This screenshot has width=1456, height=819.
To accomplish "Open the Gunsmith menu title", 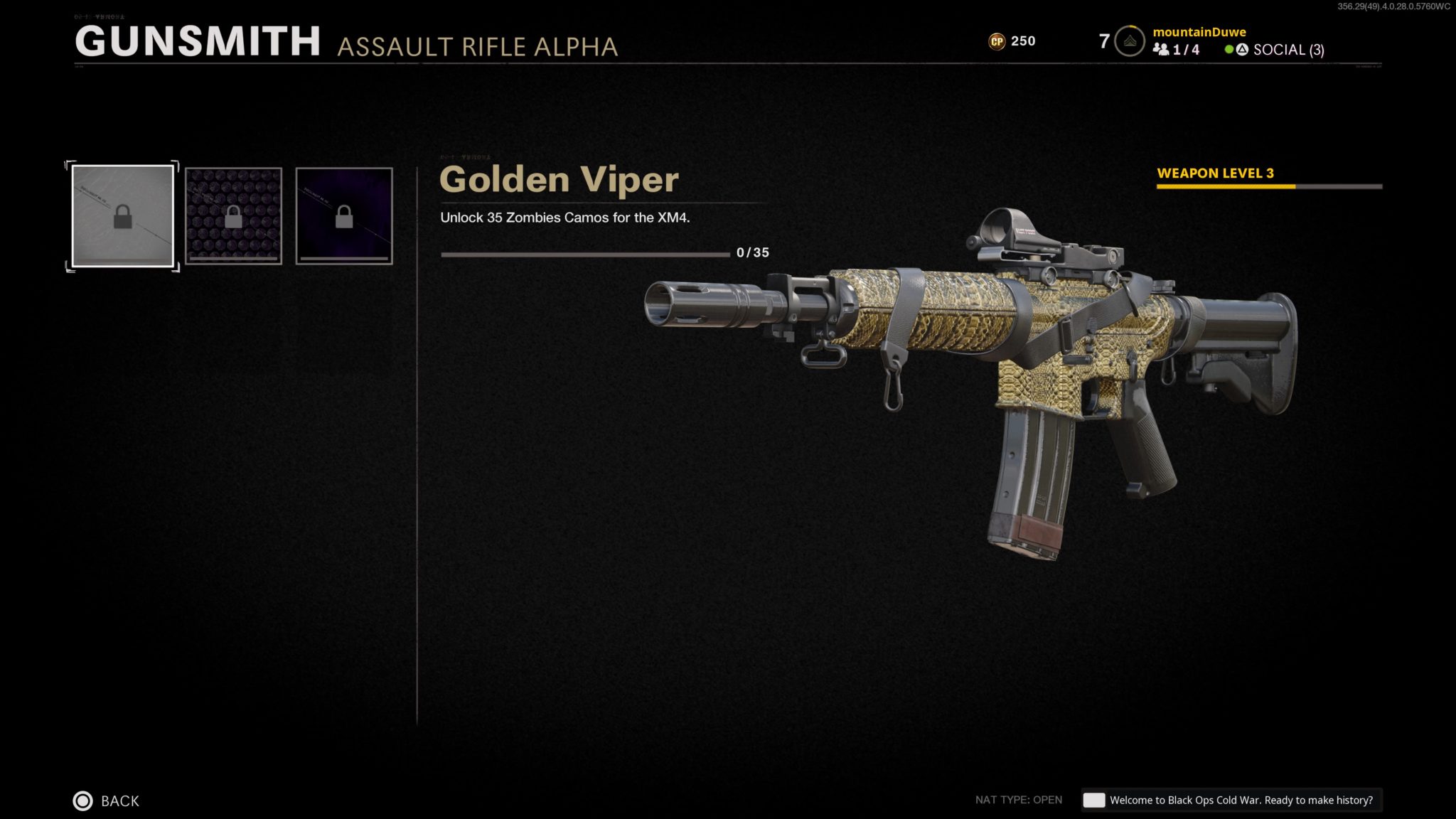I will 198,43.
